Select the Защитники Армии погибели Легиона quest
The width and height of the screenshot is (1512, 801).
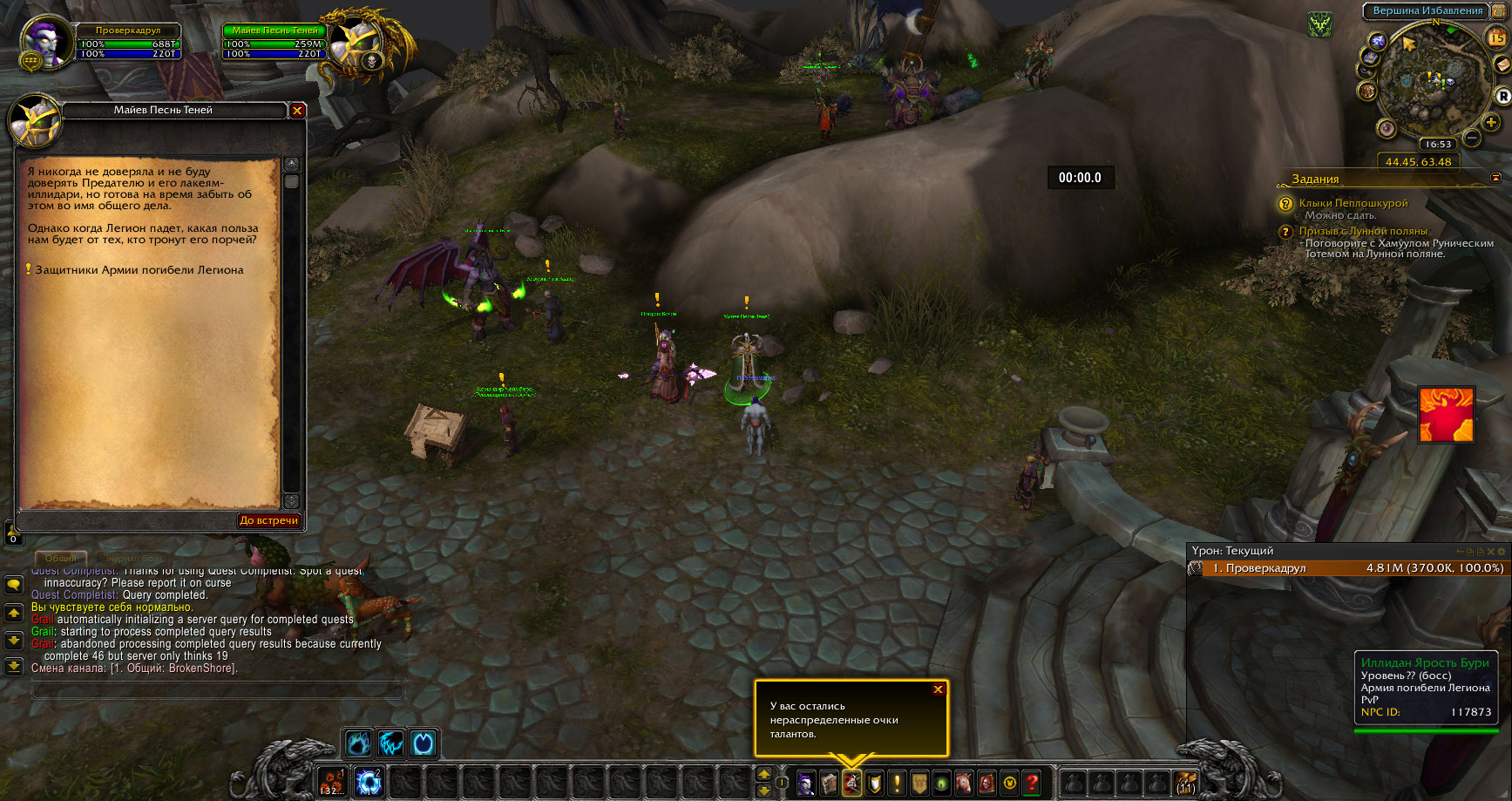click(139, 270)
